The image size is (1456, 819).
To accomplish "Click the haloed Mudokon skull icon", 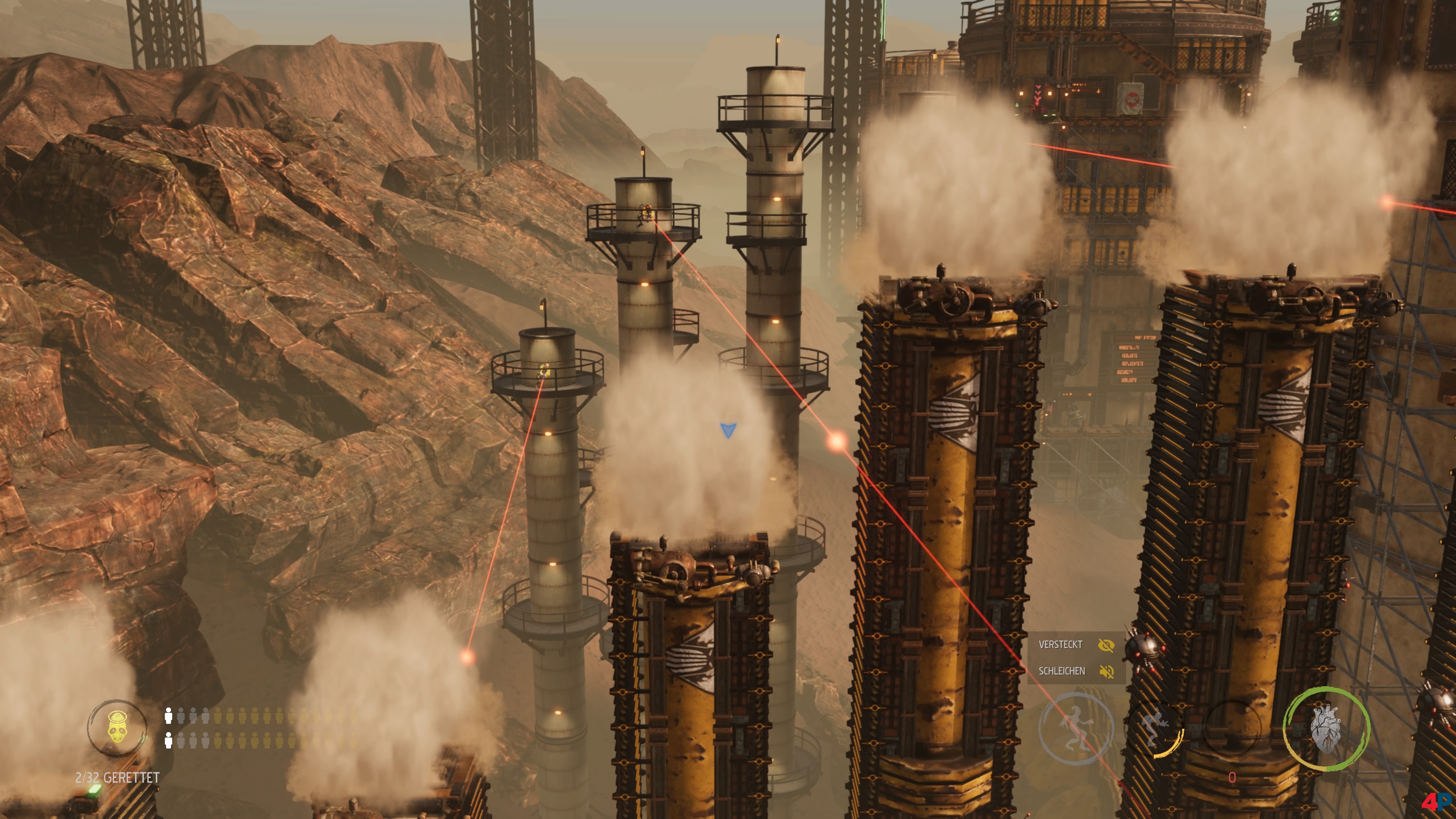I will [x=116, y=728].
